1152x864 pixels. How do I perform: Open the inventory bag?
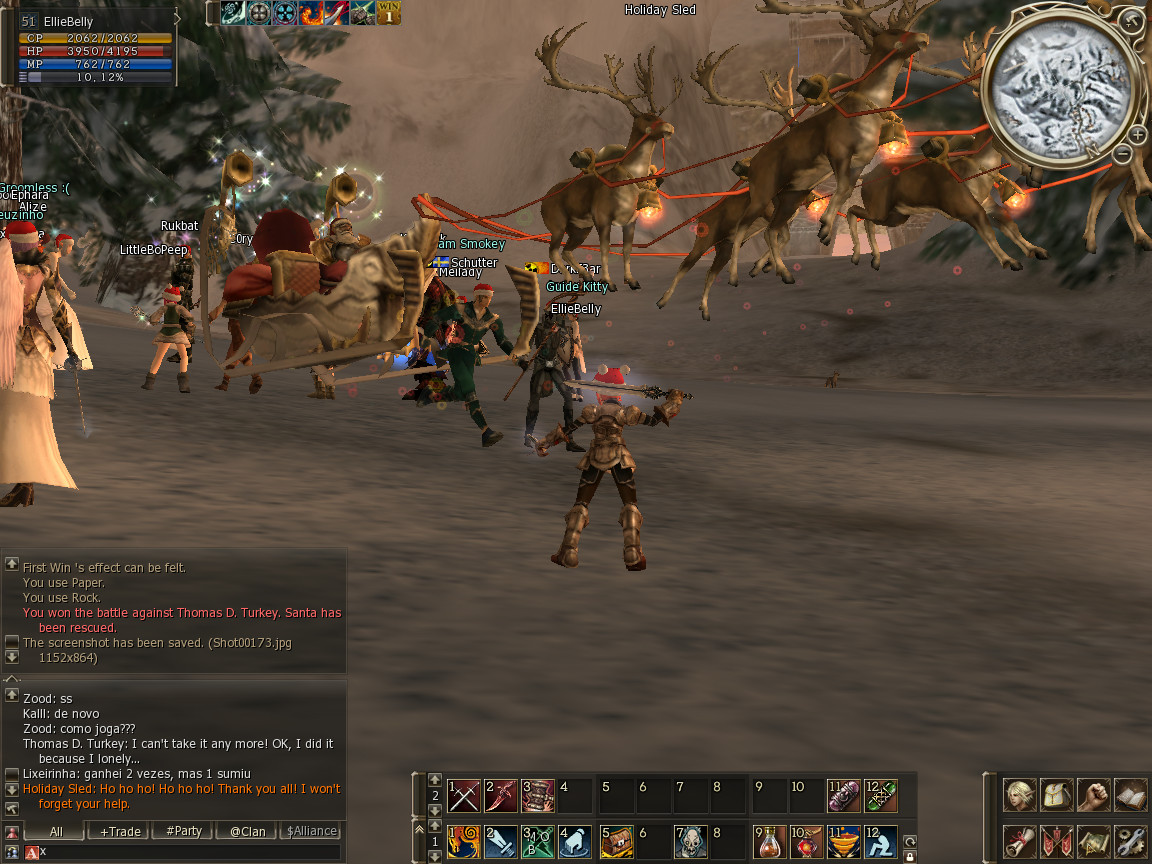coord(1056,795)
